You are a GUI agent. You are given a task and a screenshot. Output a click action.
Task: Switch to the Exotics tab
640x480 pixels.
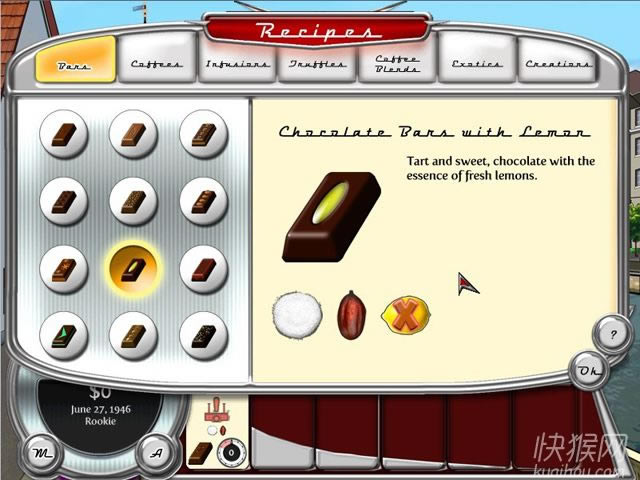tap(477, 64)
